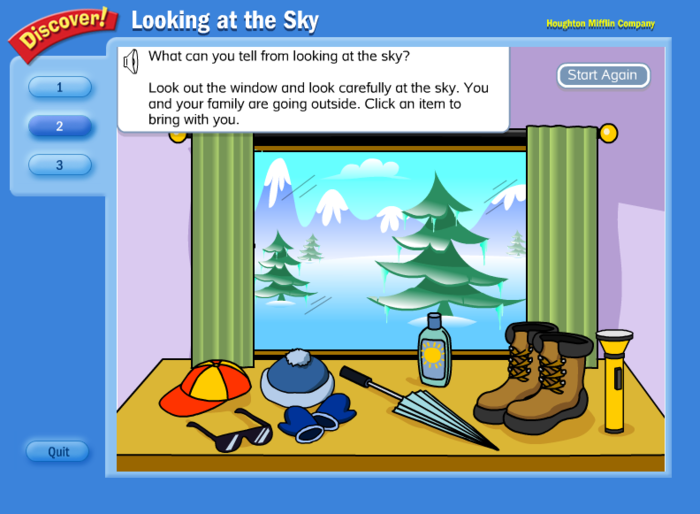Go to section 1
The image size is (700, 514).
point(60,87)
